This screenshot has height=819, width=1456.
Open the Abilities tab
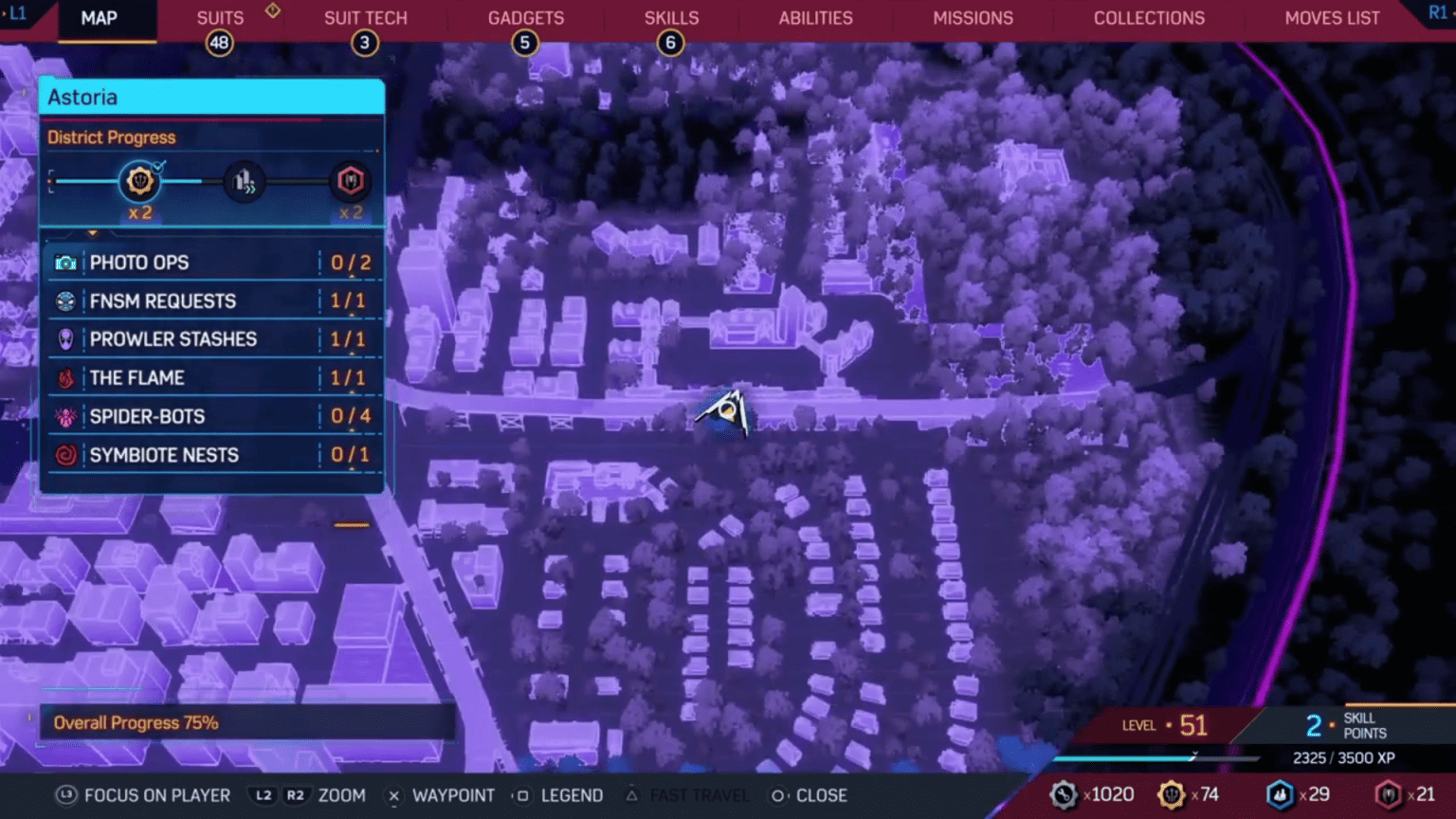[815, 18]
